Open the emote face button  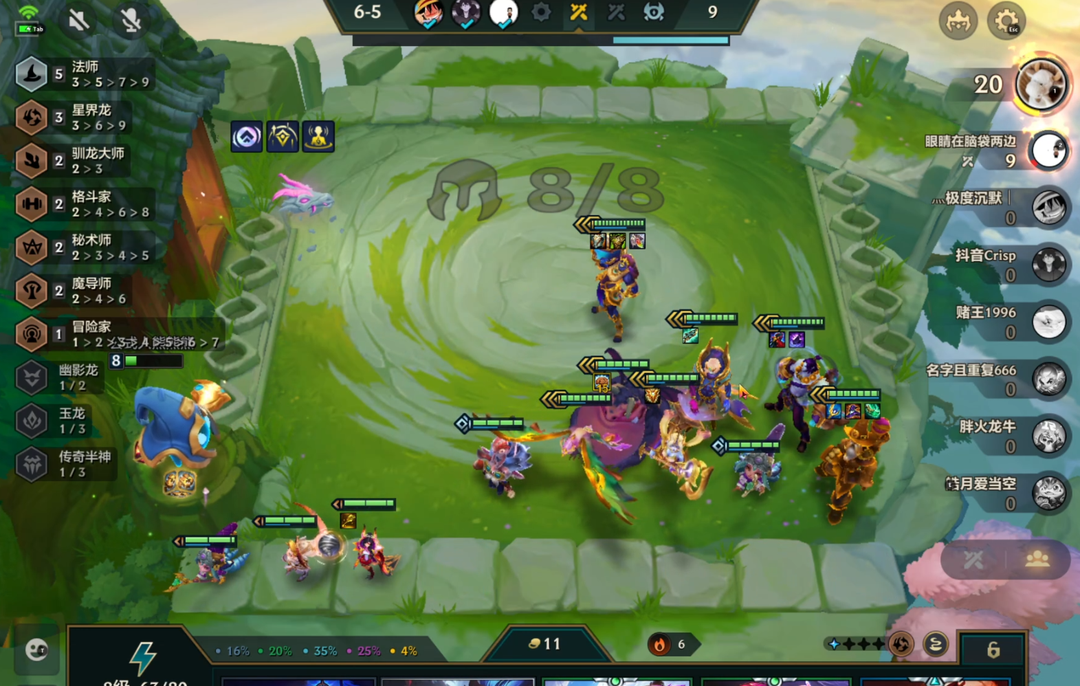point(37,651)
